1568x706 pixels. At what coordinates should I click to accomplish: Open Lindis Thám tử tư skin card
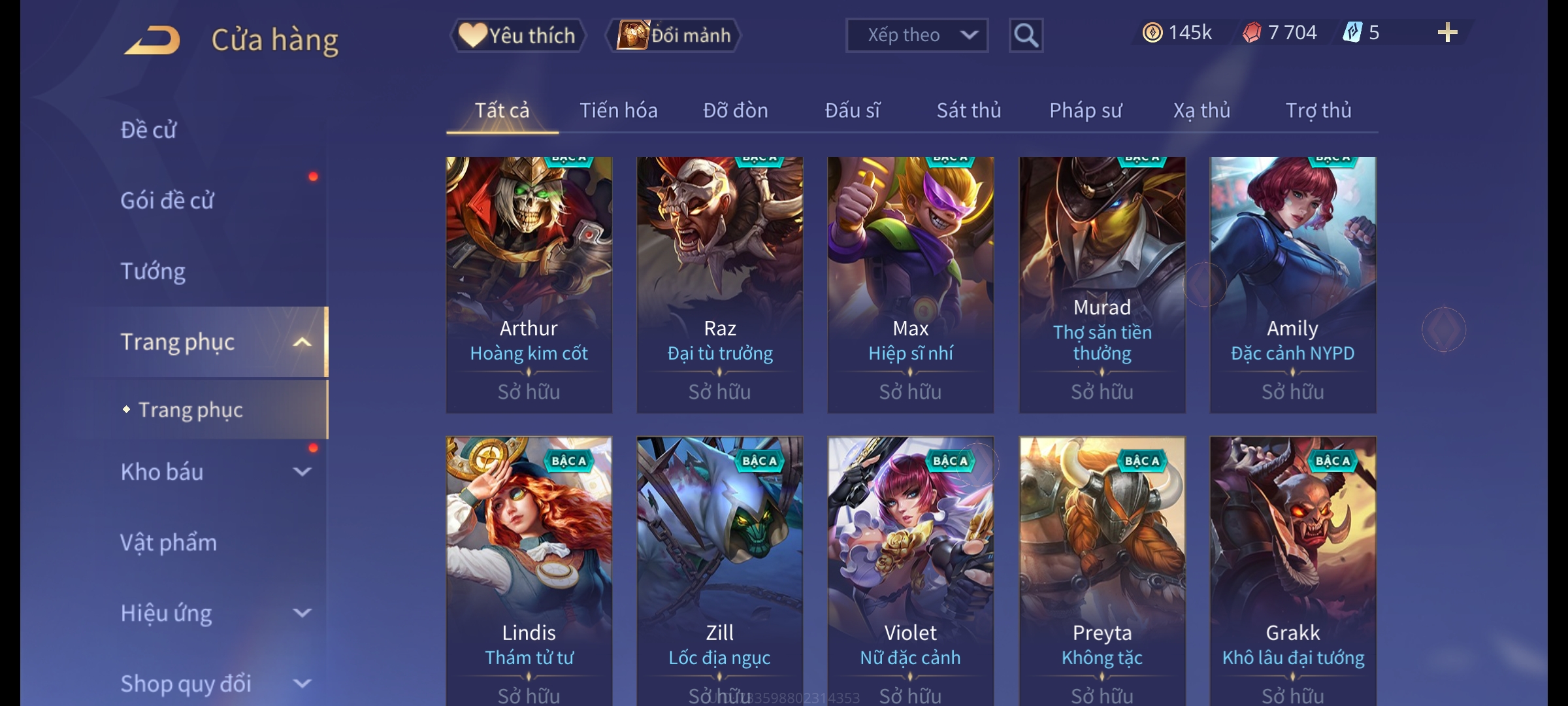click(529, 569)
